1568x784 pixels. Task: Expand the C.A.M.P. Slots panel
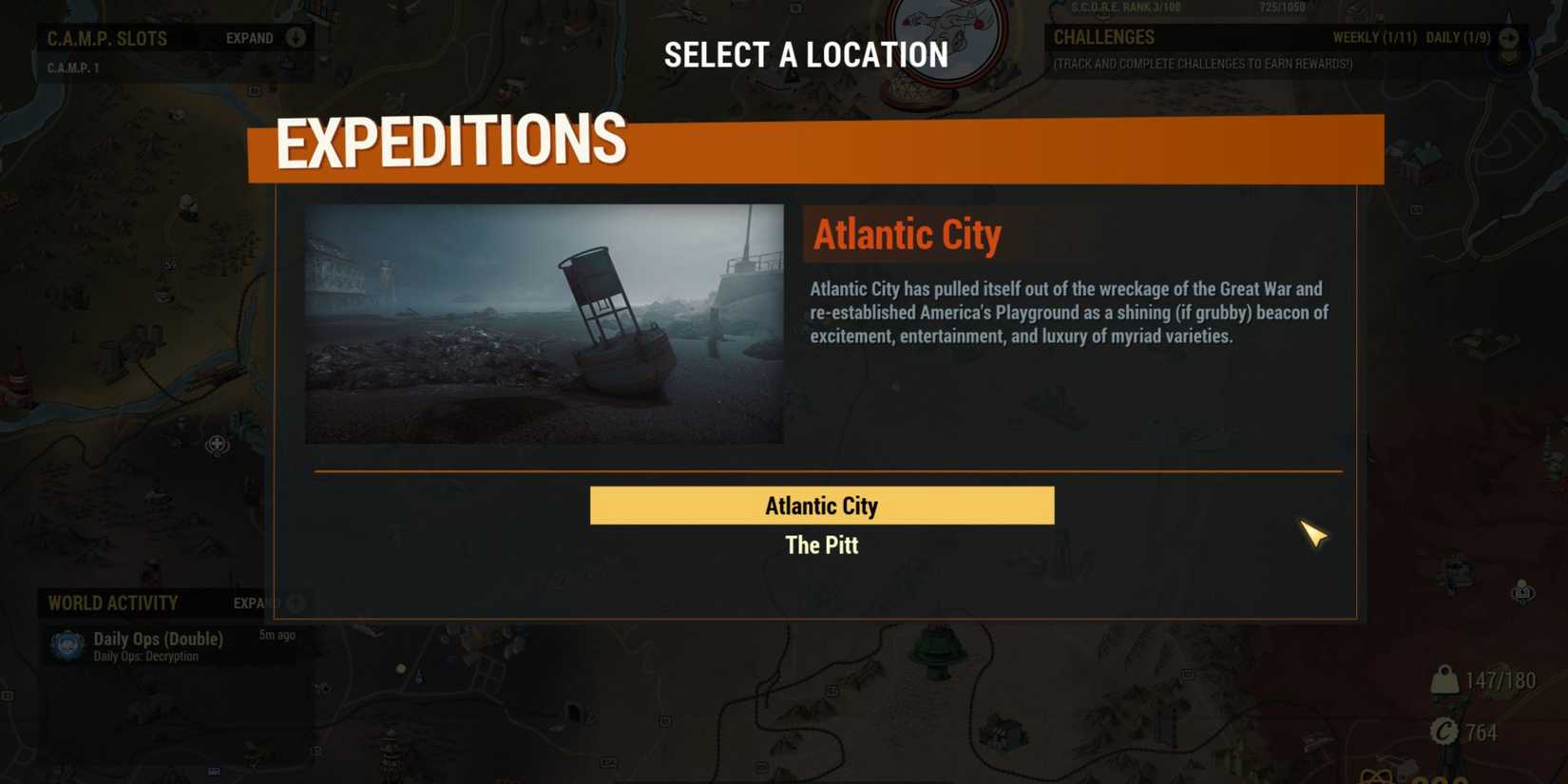295,38
